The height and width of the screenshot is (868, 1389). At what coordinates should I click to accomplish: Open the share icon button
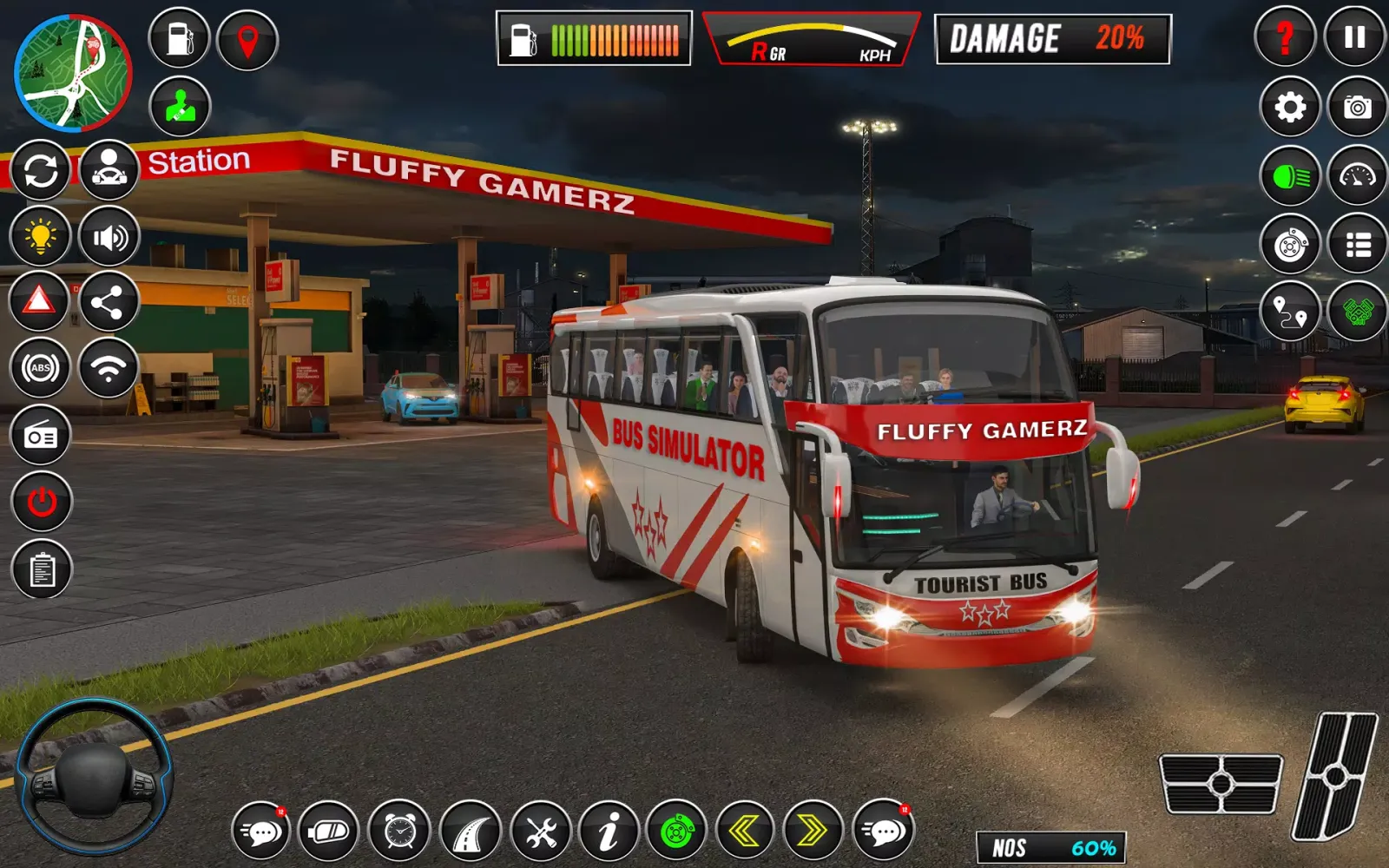pyautogui.click(x=109, y=302)
